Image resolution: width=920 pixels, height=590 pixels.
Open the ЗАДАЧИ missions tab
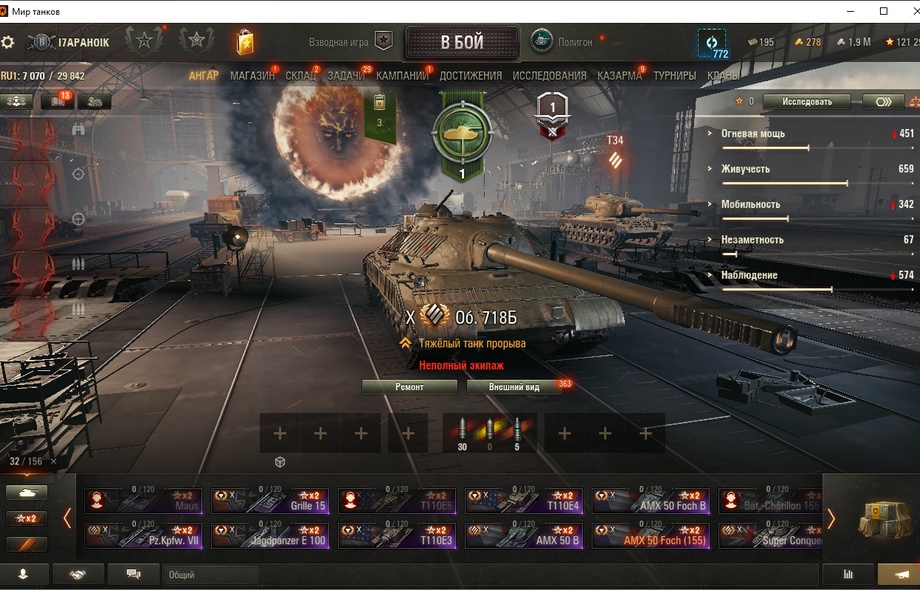click(x=346, y=76)
